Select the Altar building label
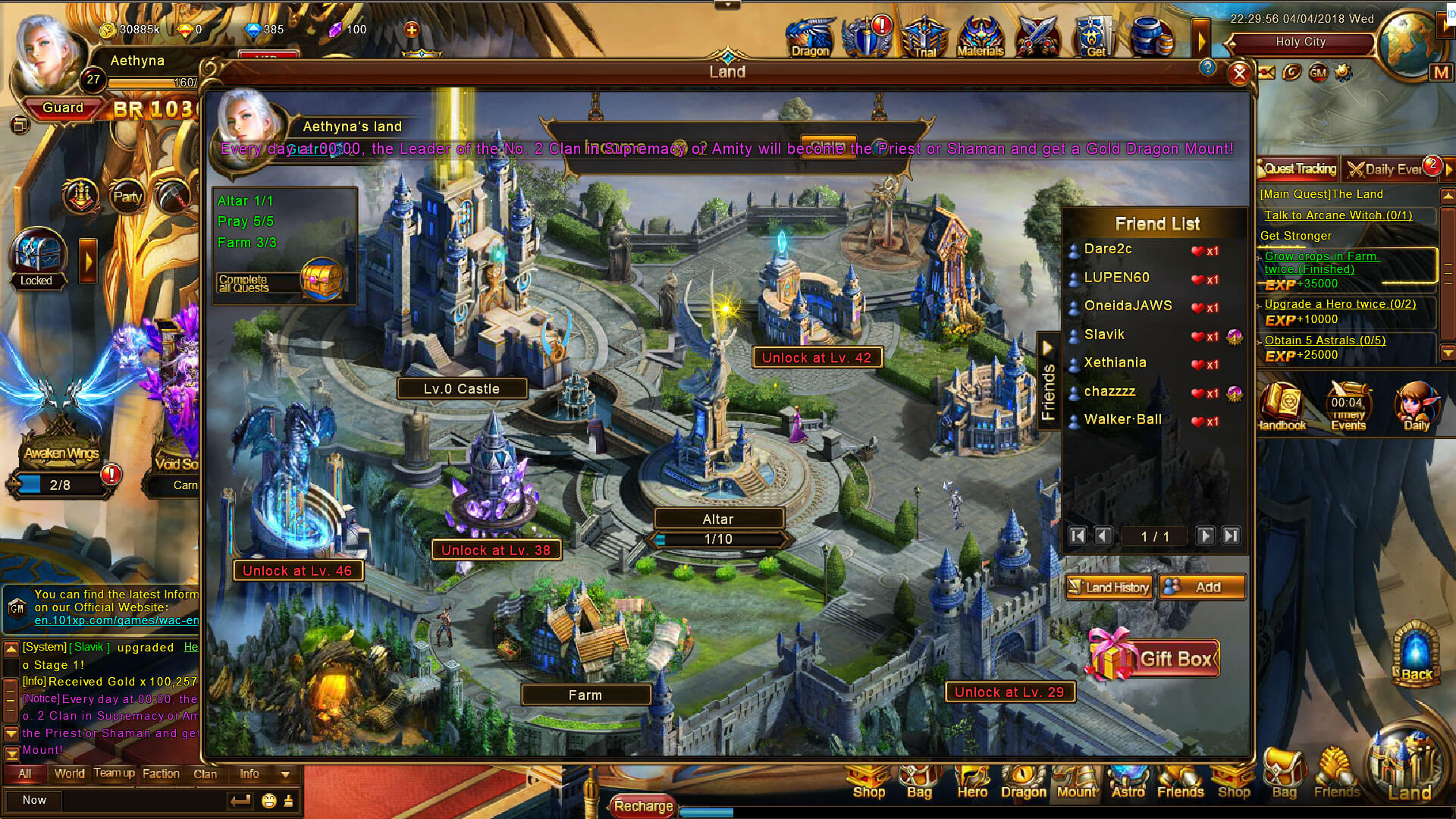The image size is (1456, 819). (718, 519)
